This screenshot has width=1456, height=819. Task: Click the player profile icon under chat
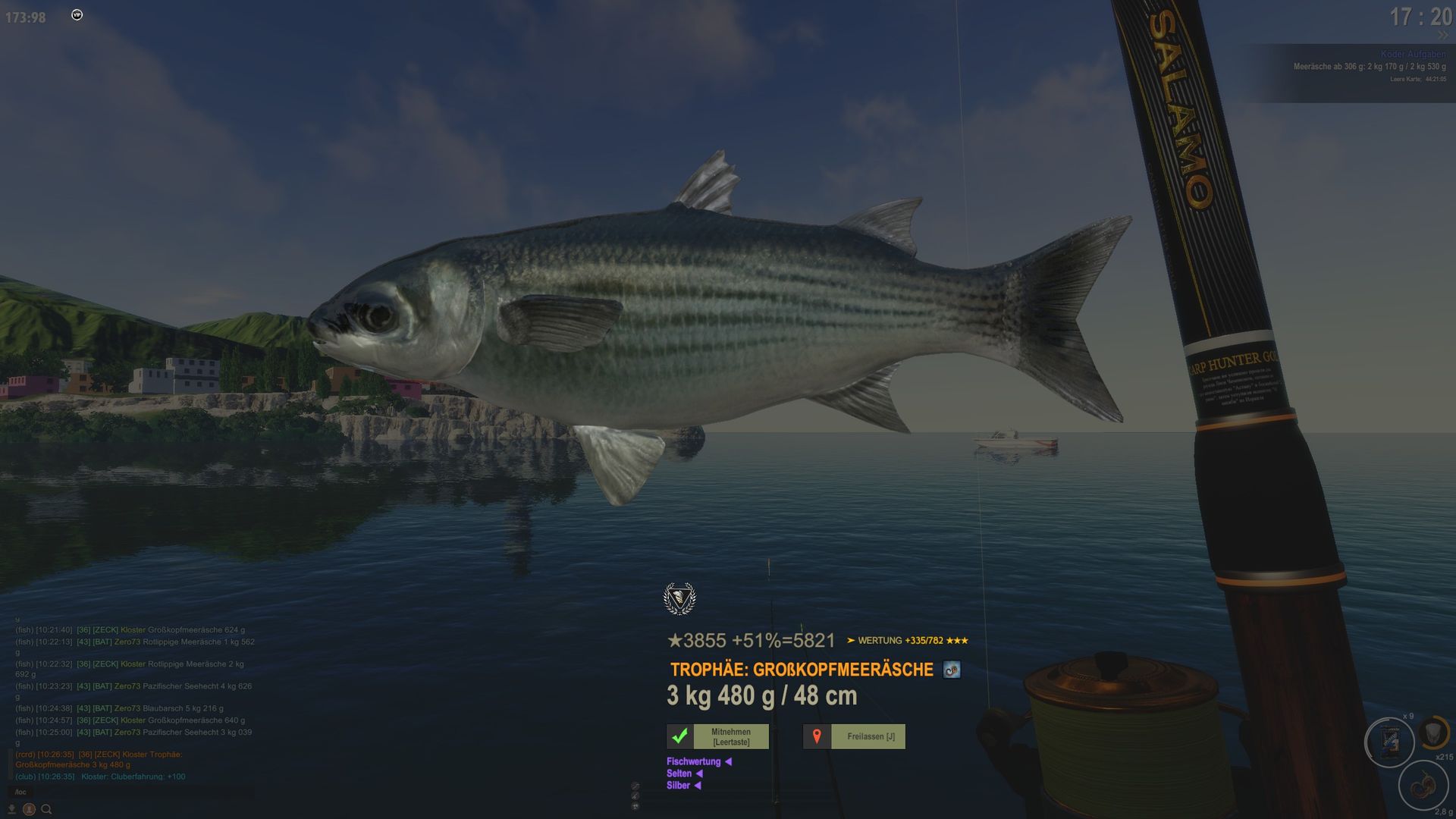point(29,809)
